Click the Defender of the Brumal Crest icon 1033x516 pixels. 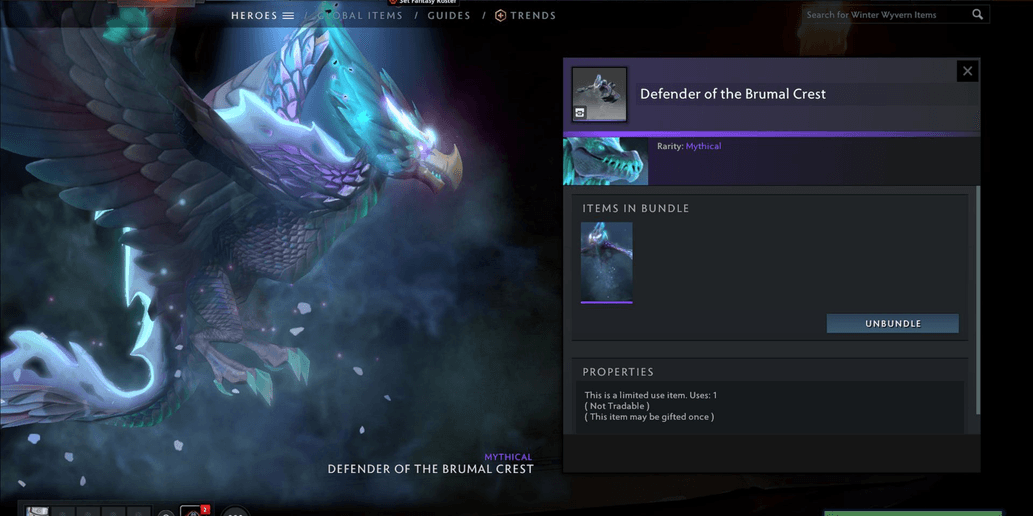[x=600, y=94]
